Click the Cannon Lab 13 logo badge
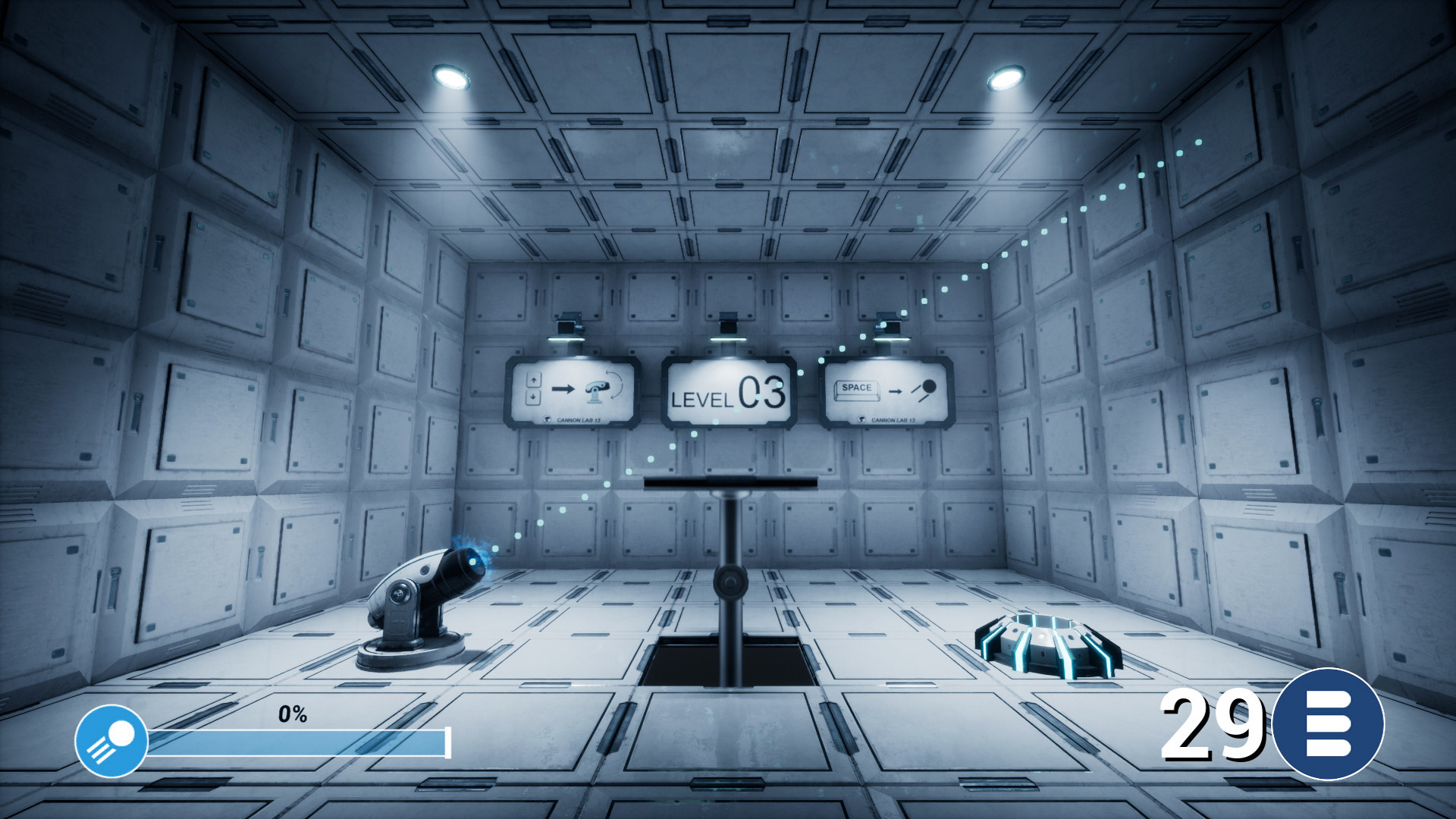 coord(548,419)
